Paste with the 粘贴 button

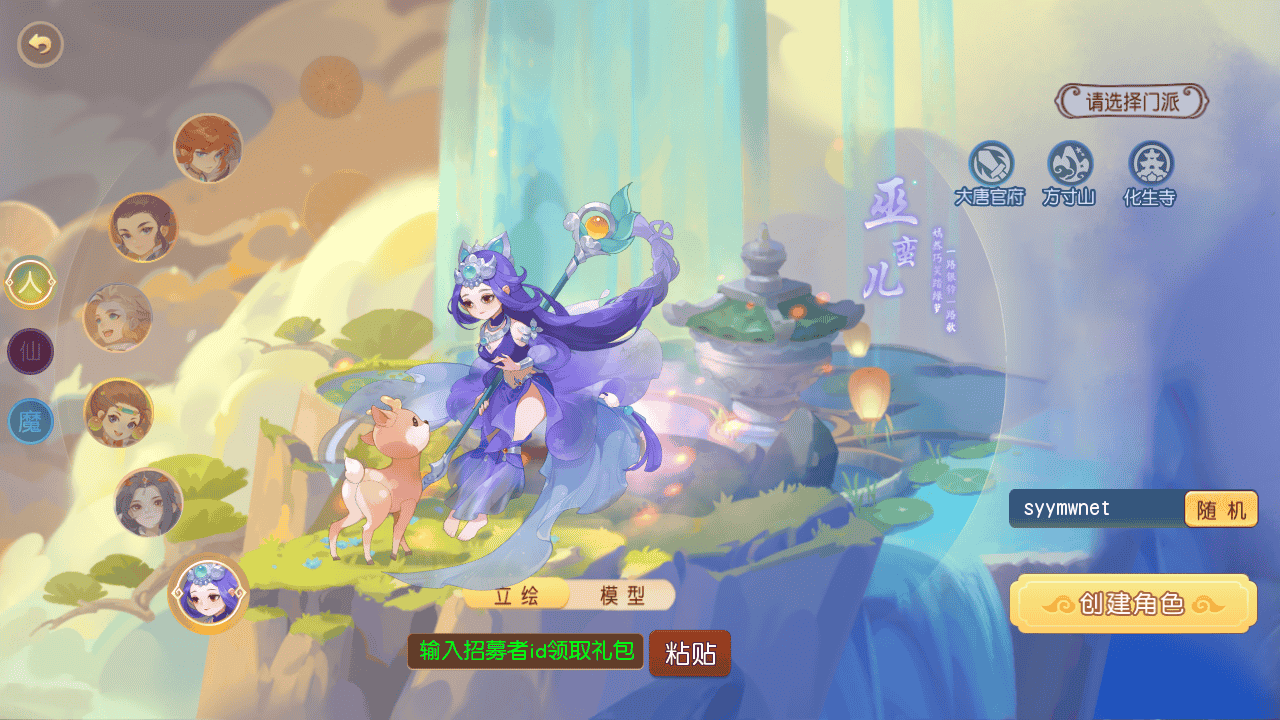[690, 654]
